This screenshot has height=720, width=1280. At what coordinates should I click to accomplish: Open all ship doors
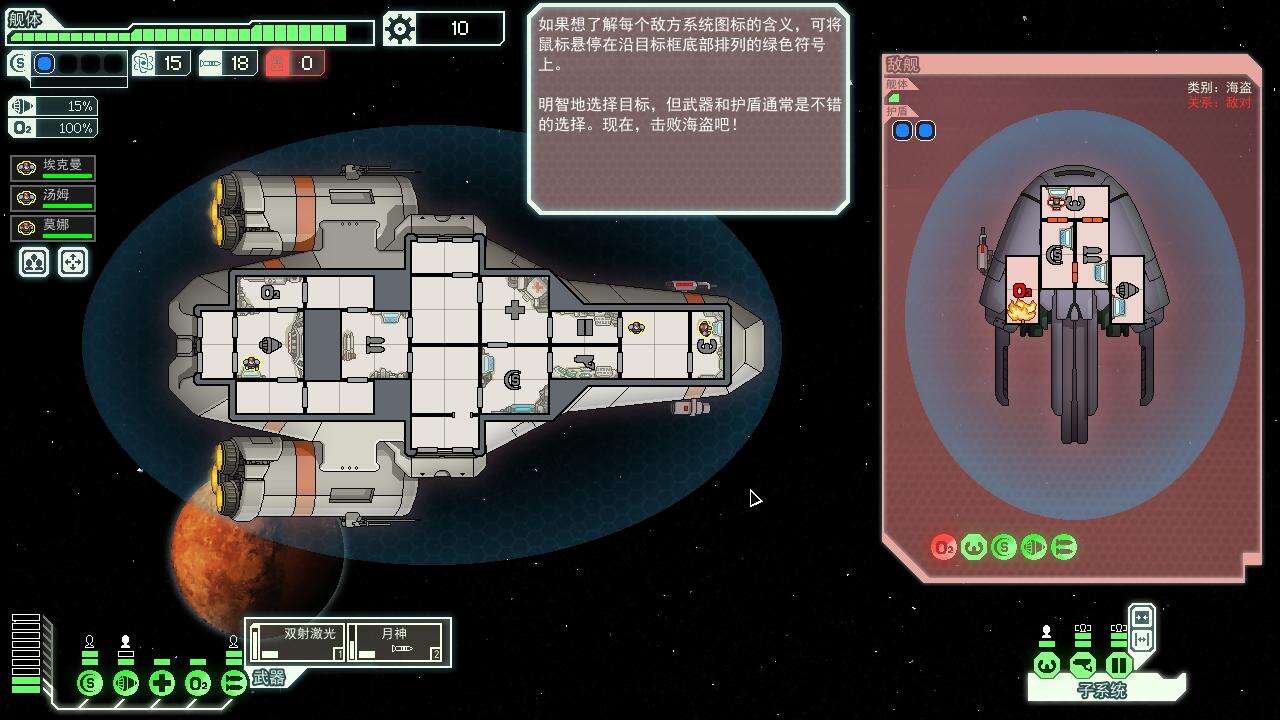click(x=1141, y=616)
